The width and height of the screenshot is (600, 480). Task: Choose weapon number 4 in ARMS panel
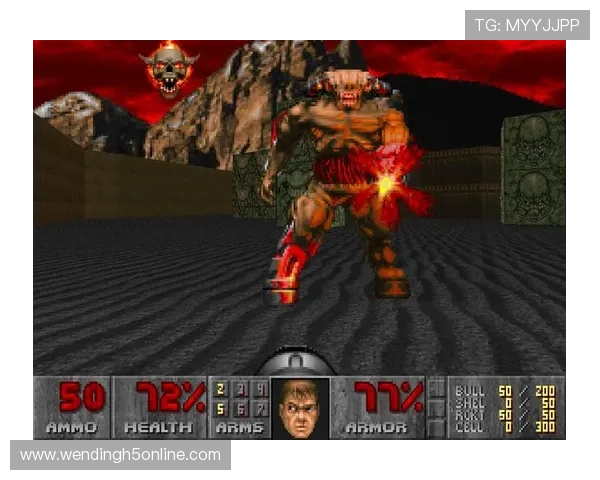point(260,389)
